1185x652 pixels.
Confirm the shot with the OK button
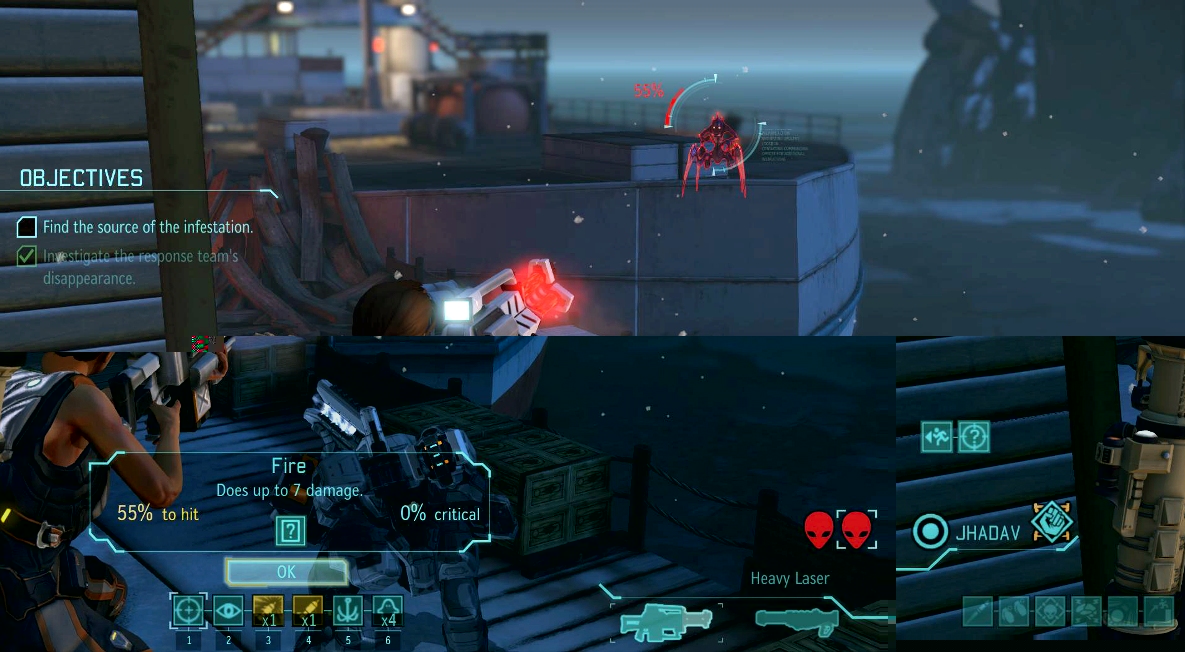click(x=287, y=572)
